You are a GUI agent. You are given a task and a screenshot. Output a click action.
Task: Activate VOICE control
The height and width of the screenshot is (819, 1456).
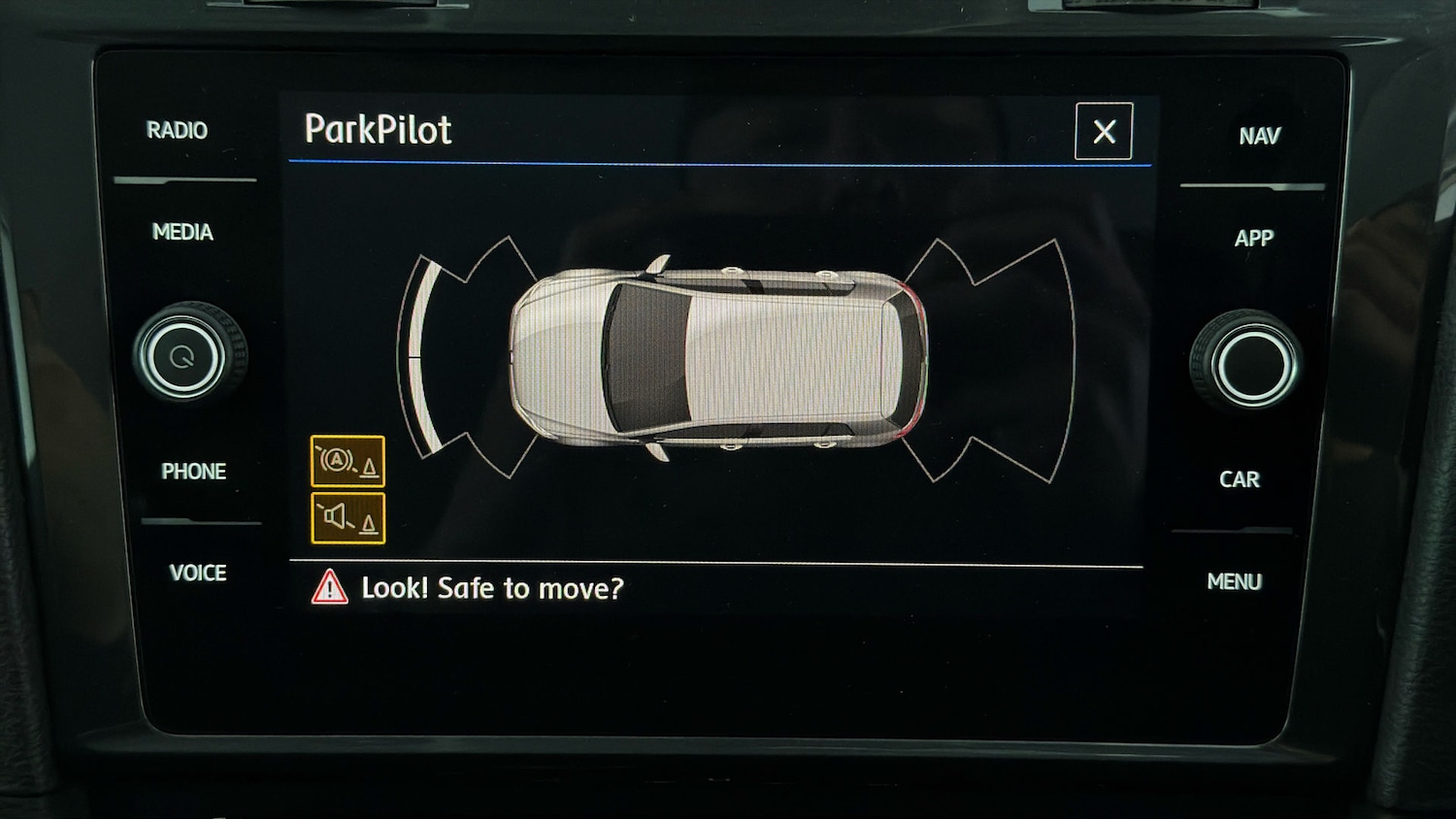[x=198, y=573]
